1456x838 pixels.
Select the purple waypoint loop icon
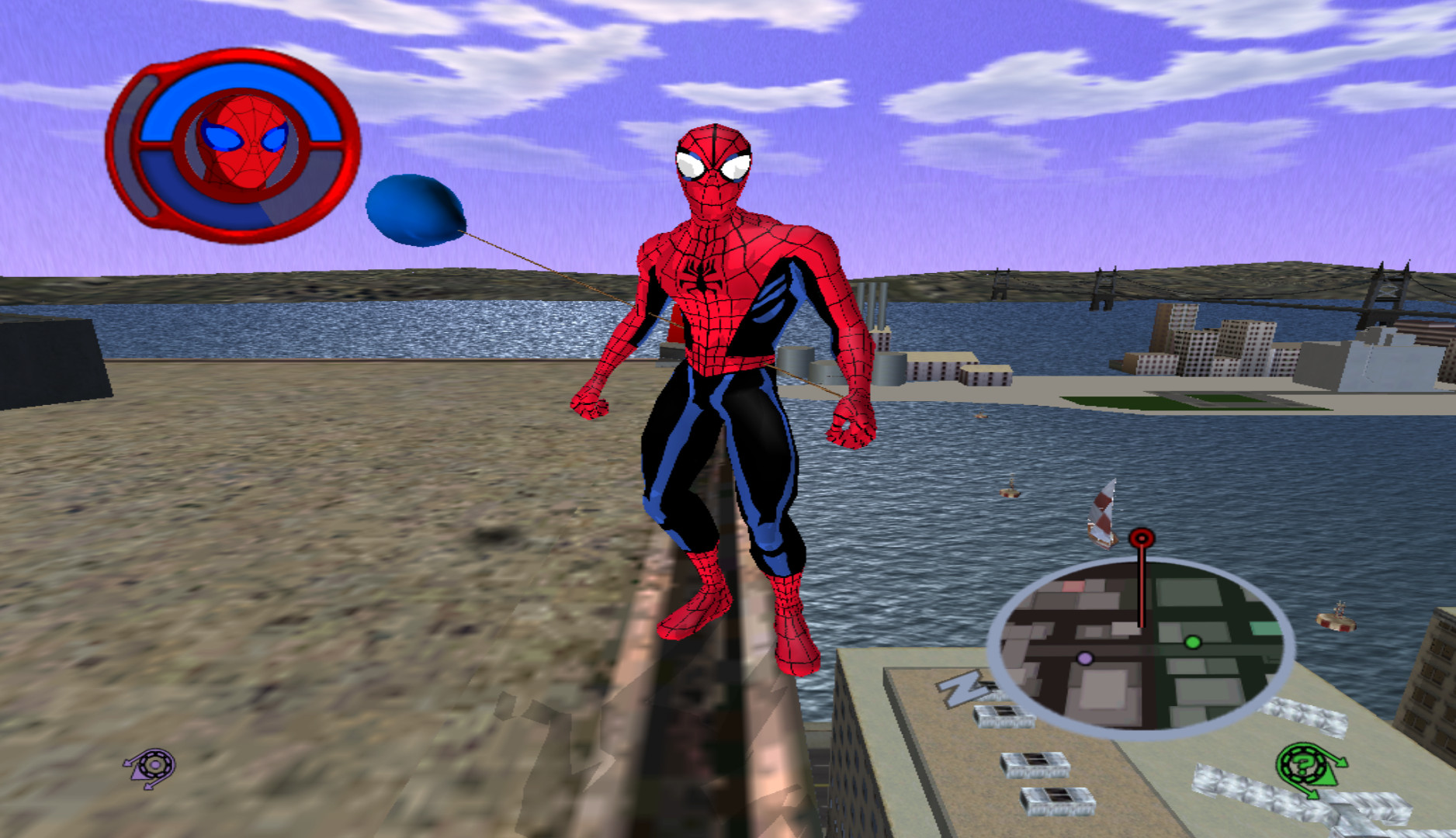click(x=155, y=765)
